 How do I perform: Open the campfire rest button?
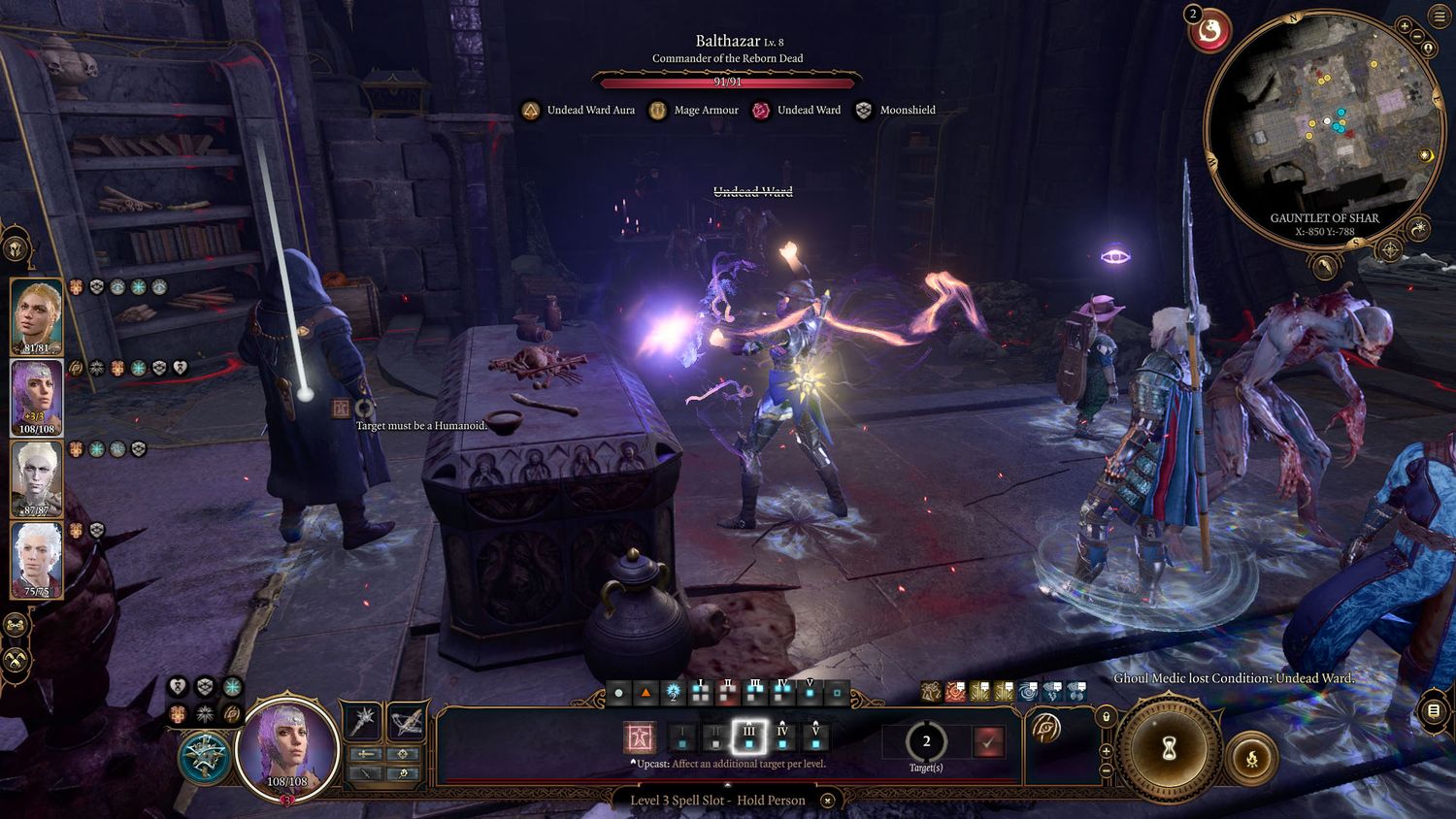1251,758
